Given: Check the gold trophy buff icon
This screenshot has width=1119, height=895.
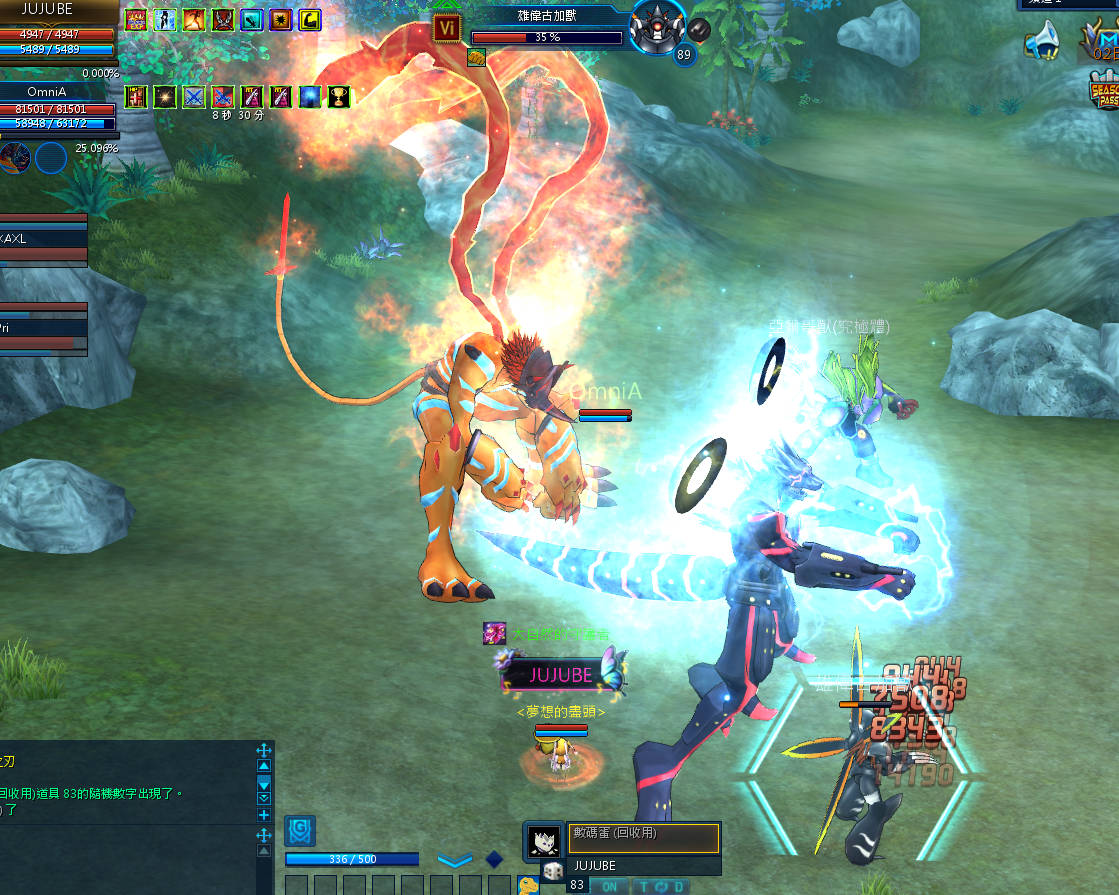Looking at the screenshot, I should click(x=339, y=97).
